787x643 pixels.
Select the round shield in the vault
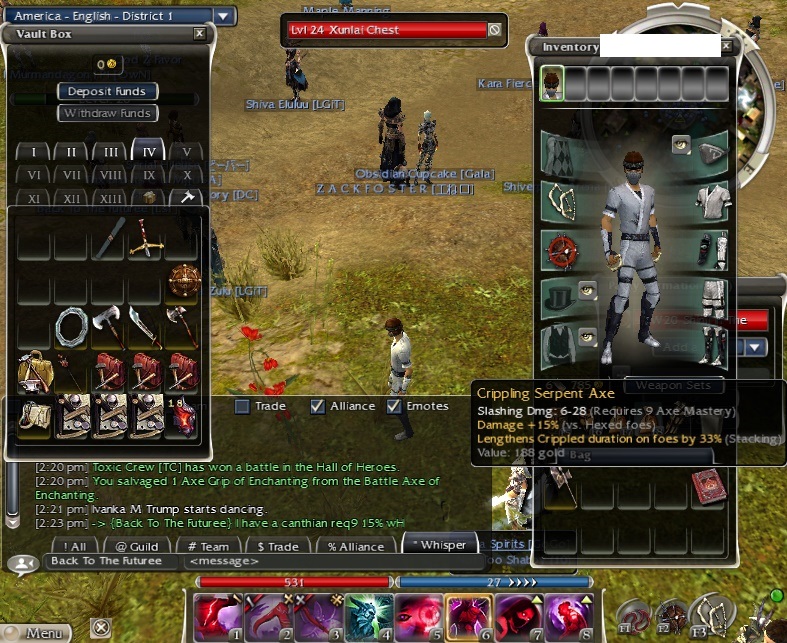(x=181, y=281)
